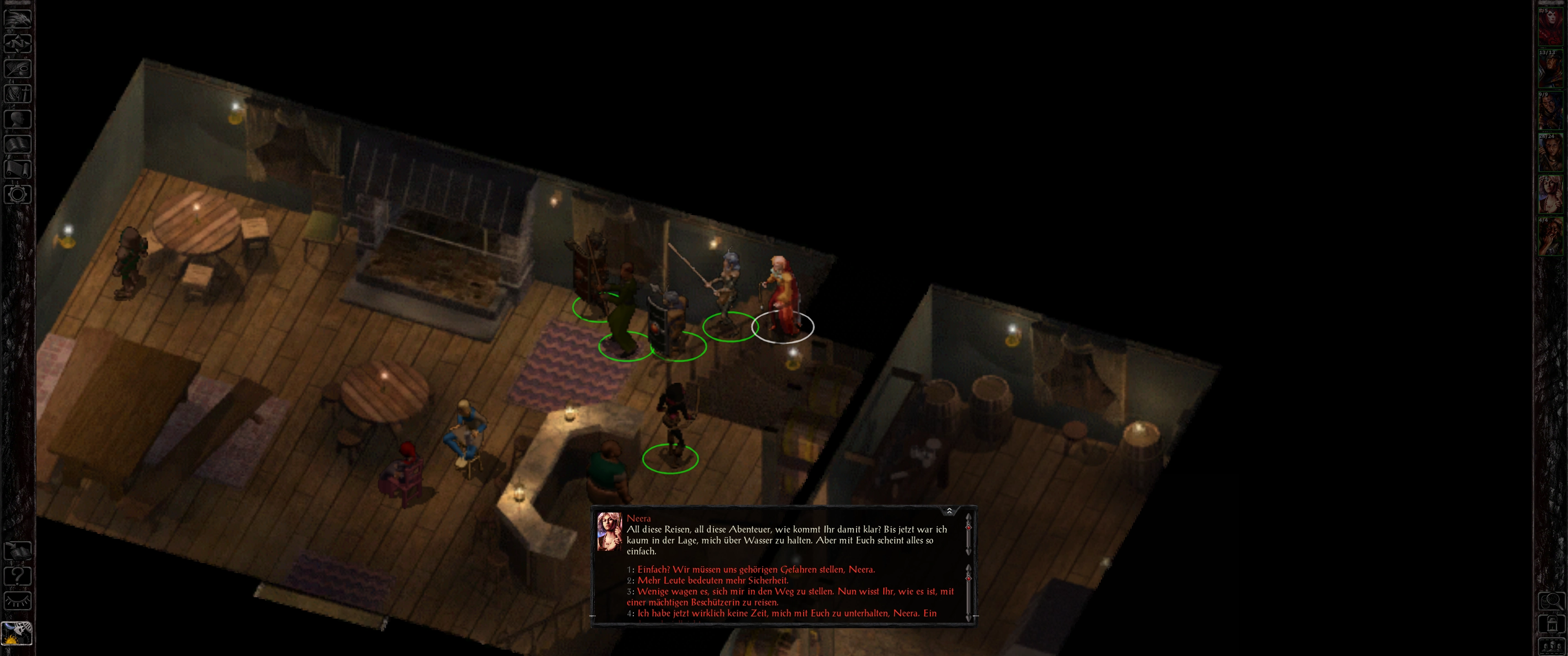Screen dimensions: 1568x656
Task: Open the journal with the quill icon
Action: coord(18,69)
